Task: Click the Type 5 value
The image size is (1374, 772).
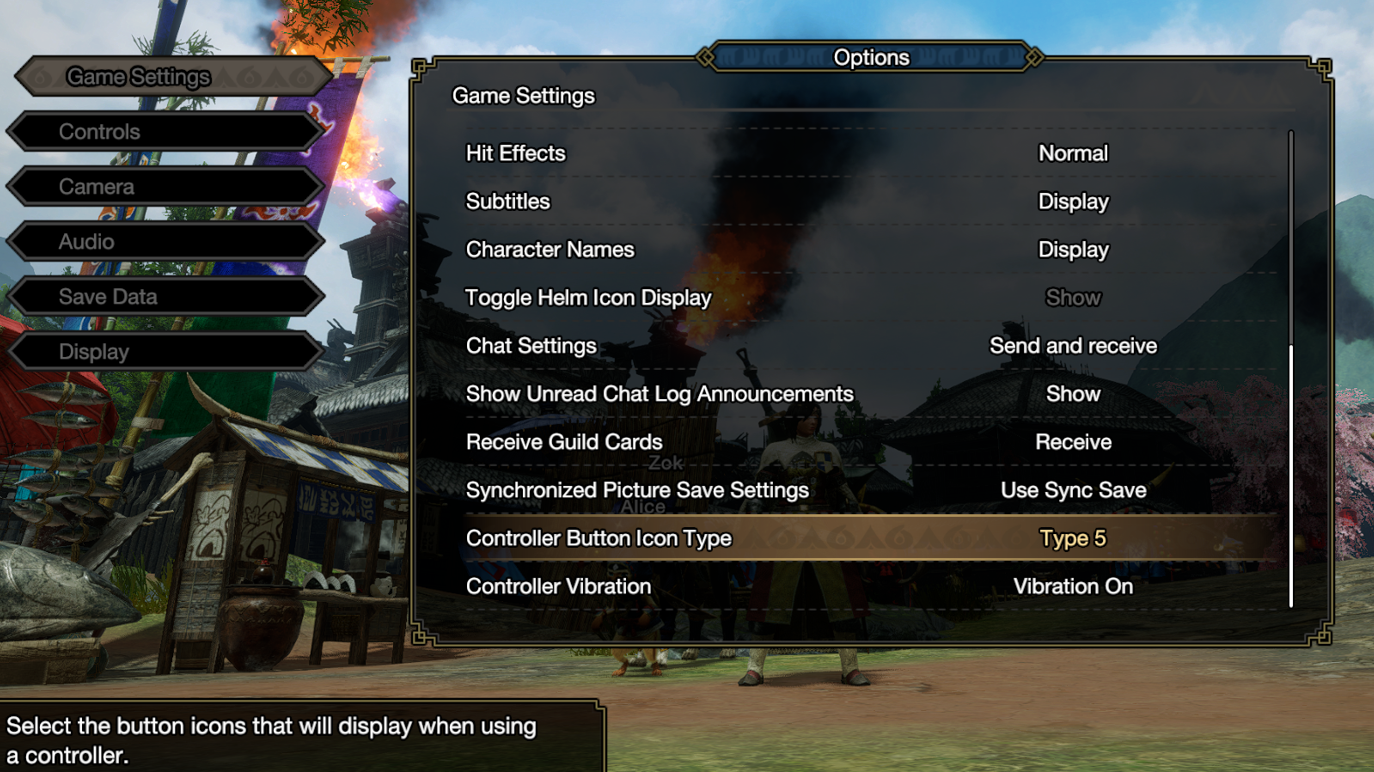Action: click(1073, 537)
